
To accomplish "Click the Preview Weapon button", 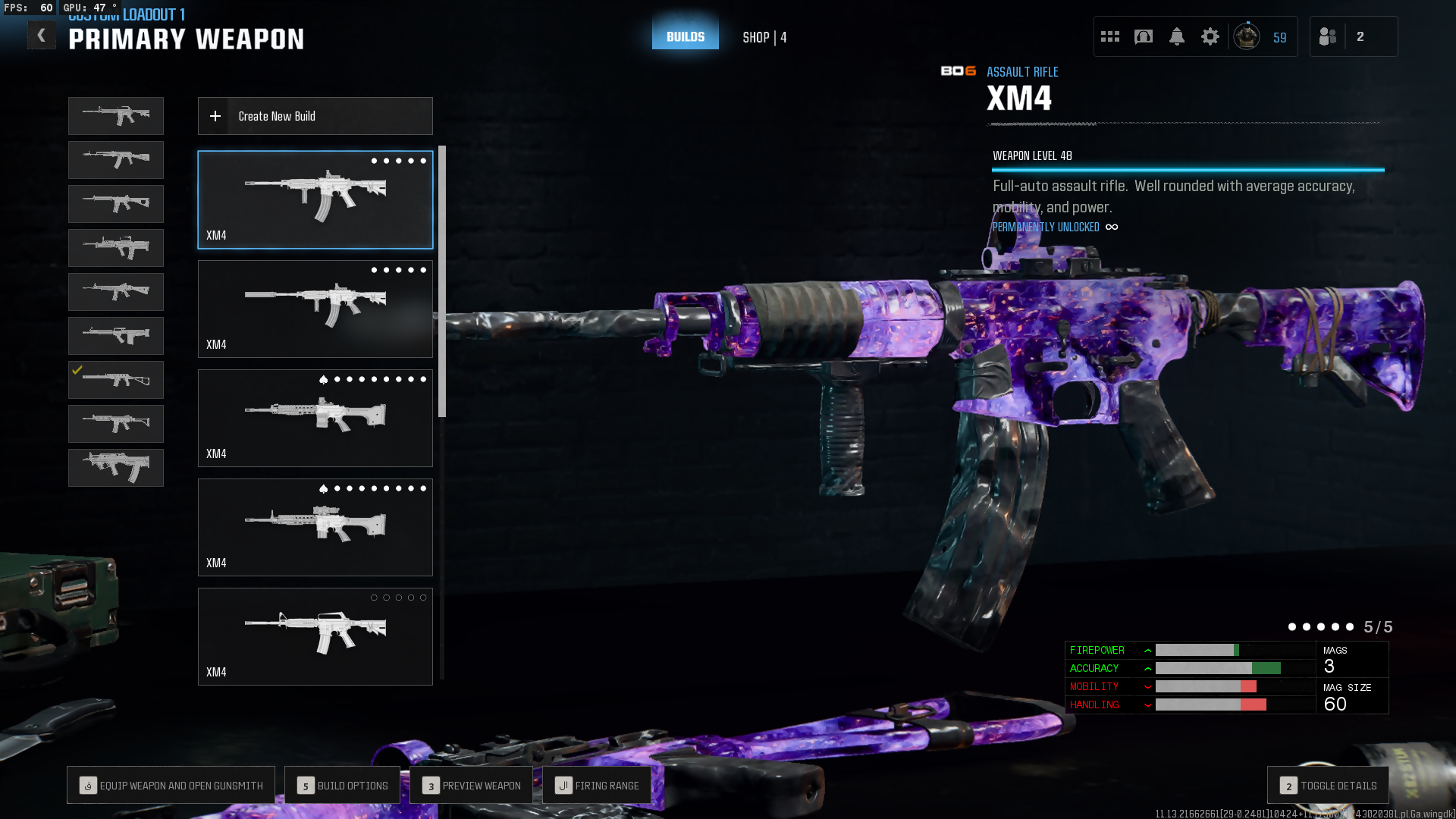I will pos(472,786).
